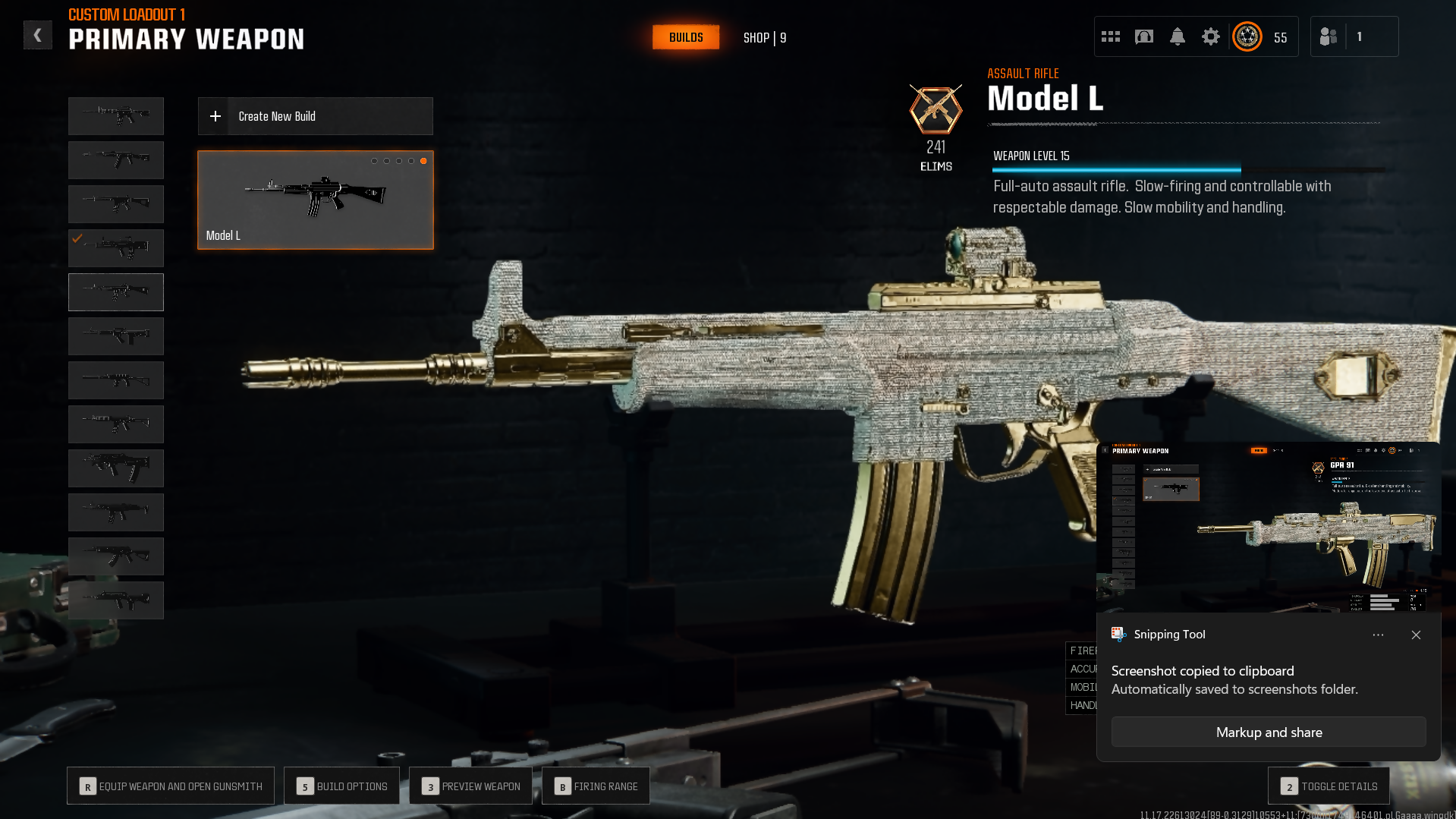This screenshot has height=819, width=1456.
Task: Switch to the Builds tab
Action: (x=686, y=37)
